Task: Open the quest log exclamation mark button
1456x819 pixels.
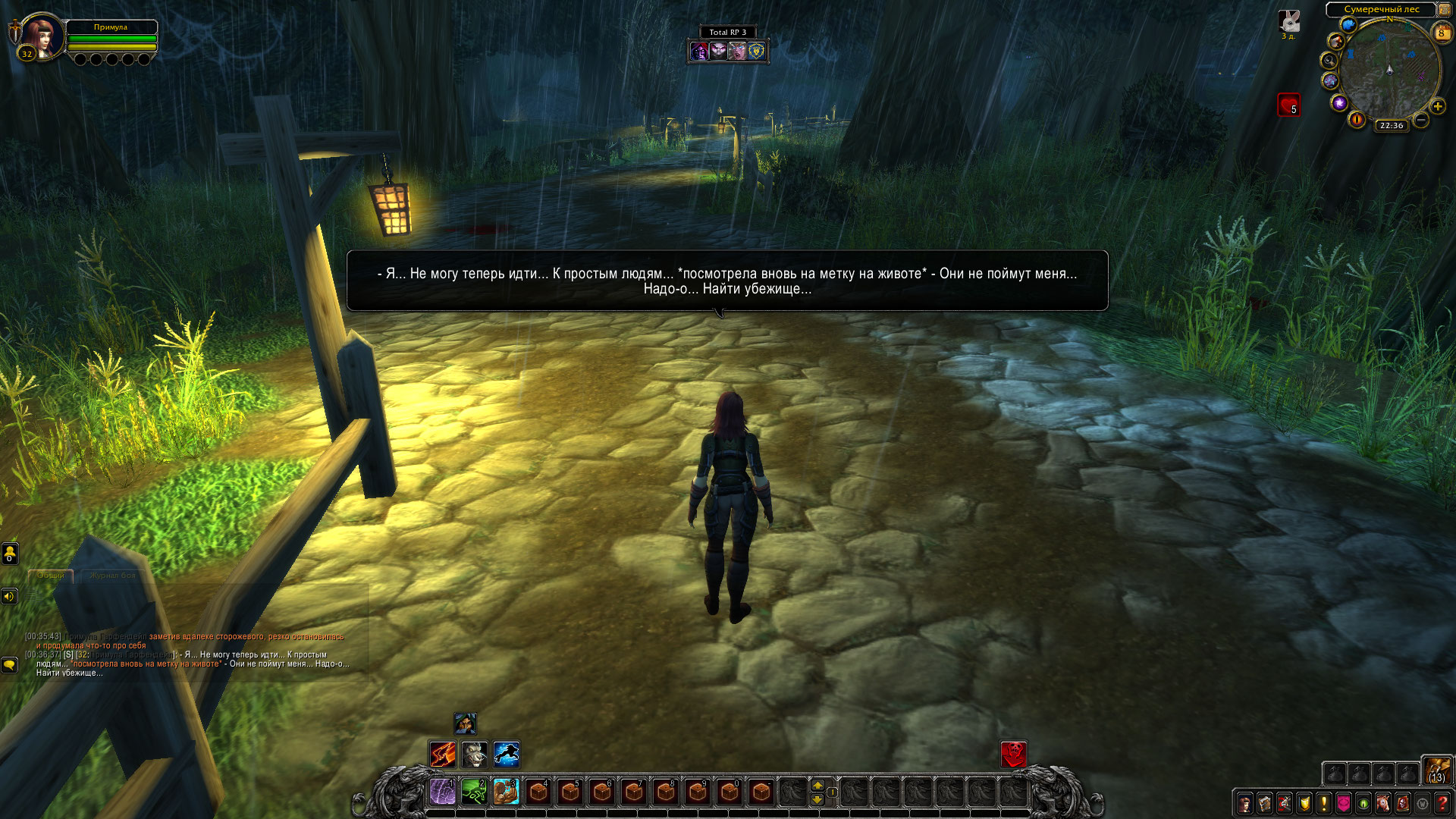Action: (x=1323, y=802)
